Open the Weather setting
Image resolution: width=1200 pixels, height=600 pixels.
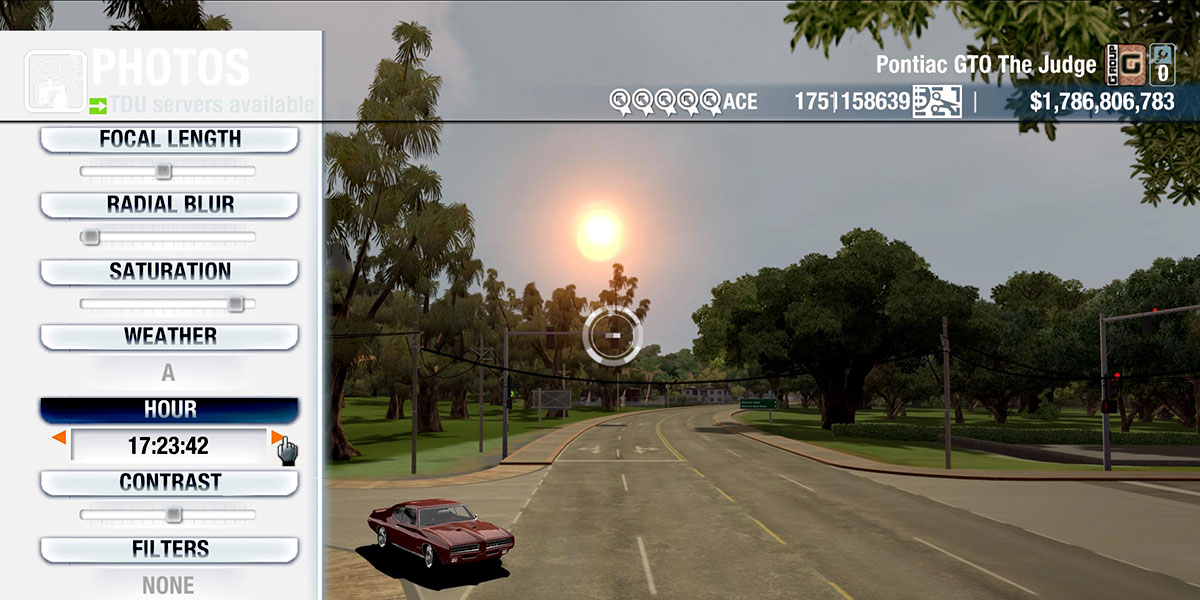[x=169, y=336]
